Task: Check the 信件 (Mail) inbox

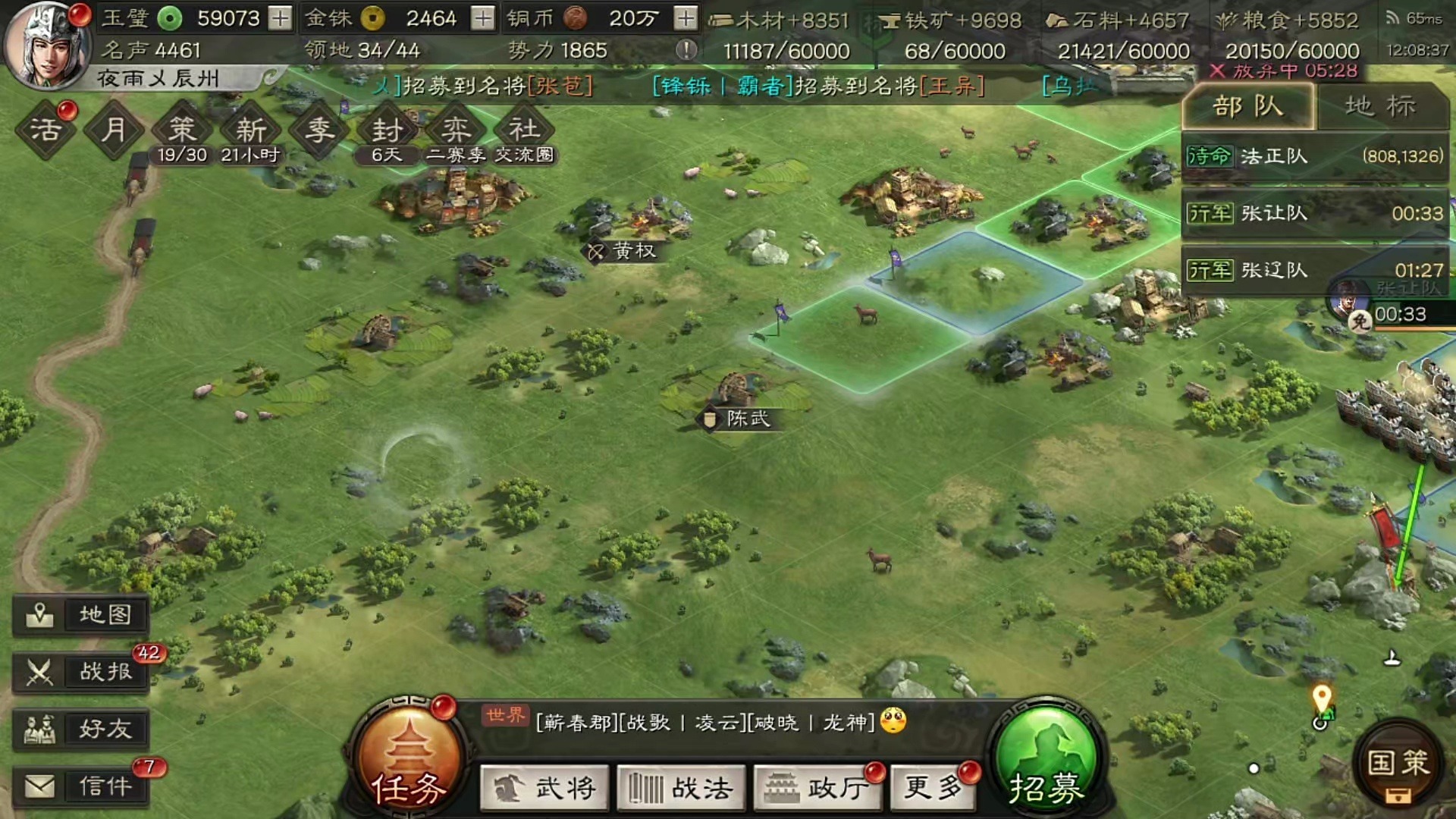Action: tap(81, 786)
